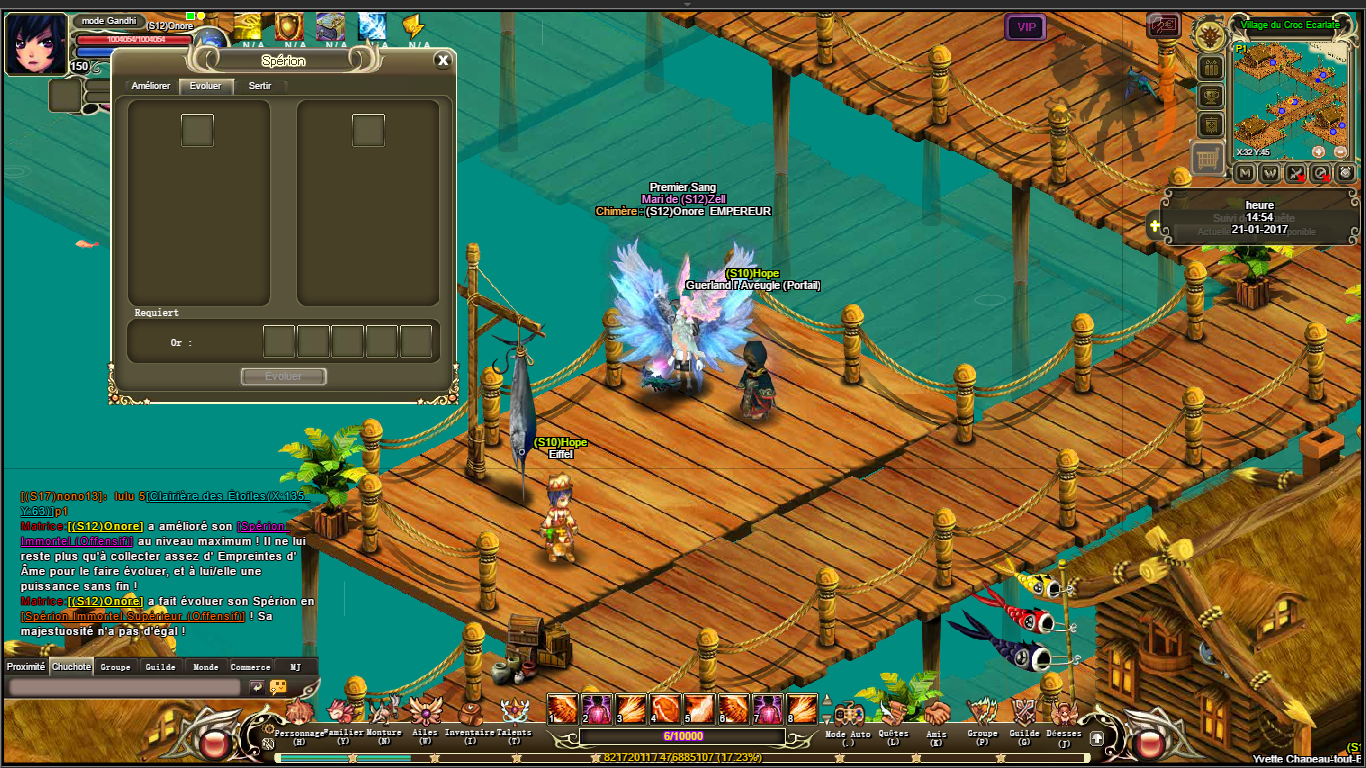Open the gift box icon
Image resolution: width=1366 pixels, height=768 pixels.
coord(1211,68)
